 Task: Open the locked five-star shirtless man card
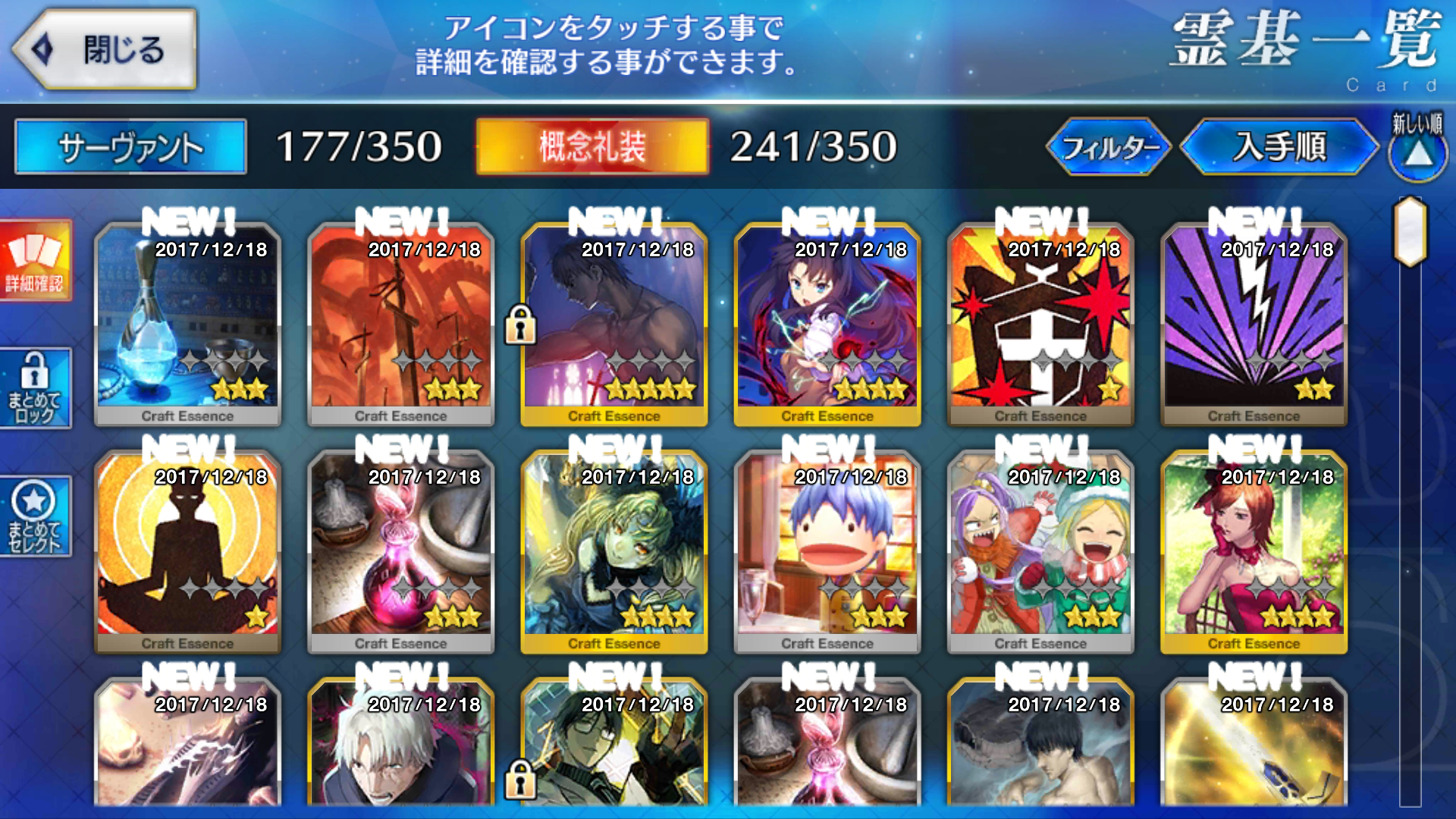(614, 322)
